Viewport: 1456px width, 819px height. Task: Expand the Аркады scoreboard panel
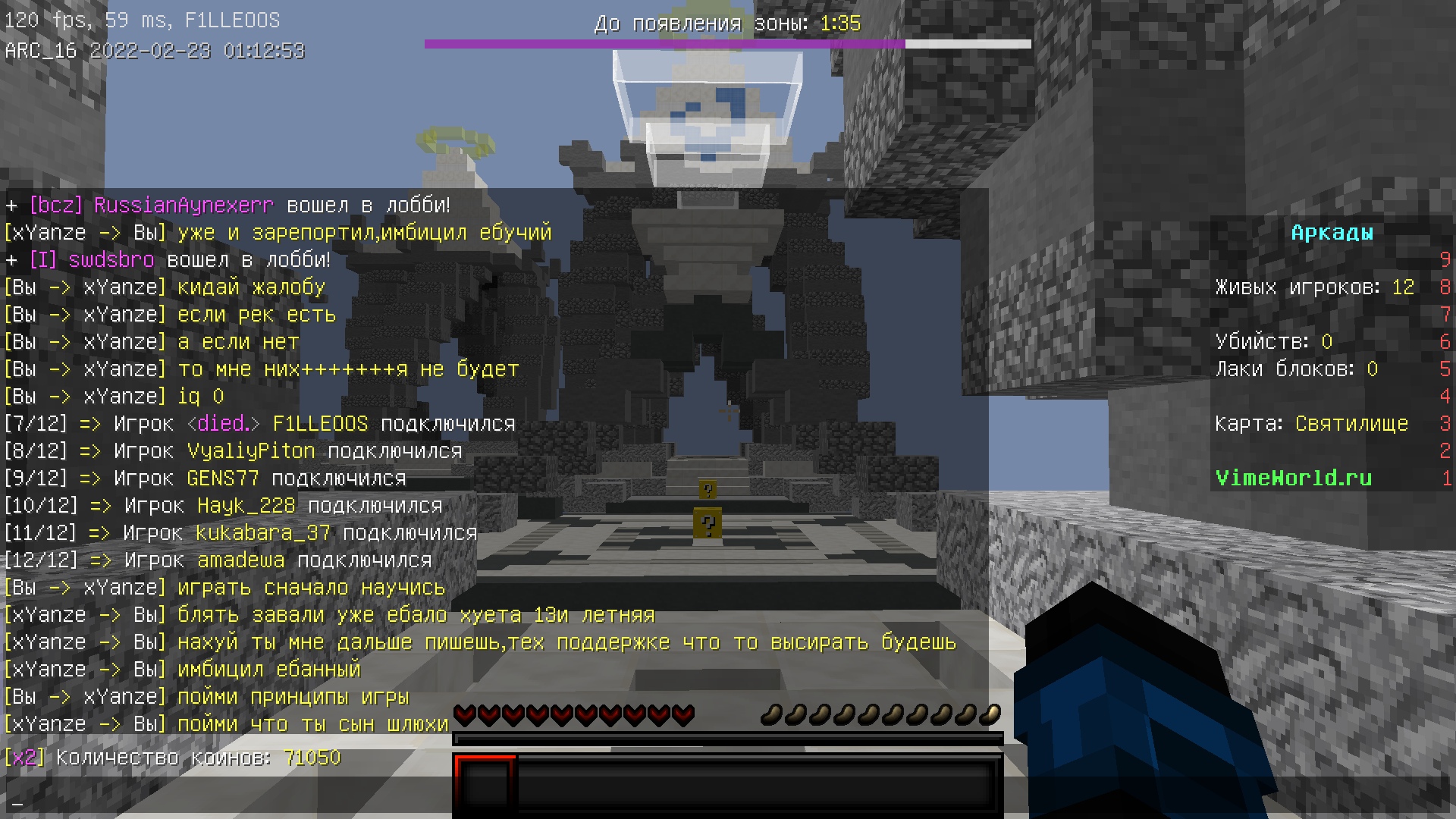[x=1332, y=233]
